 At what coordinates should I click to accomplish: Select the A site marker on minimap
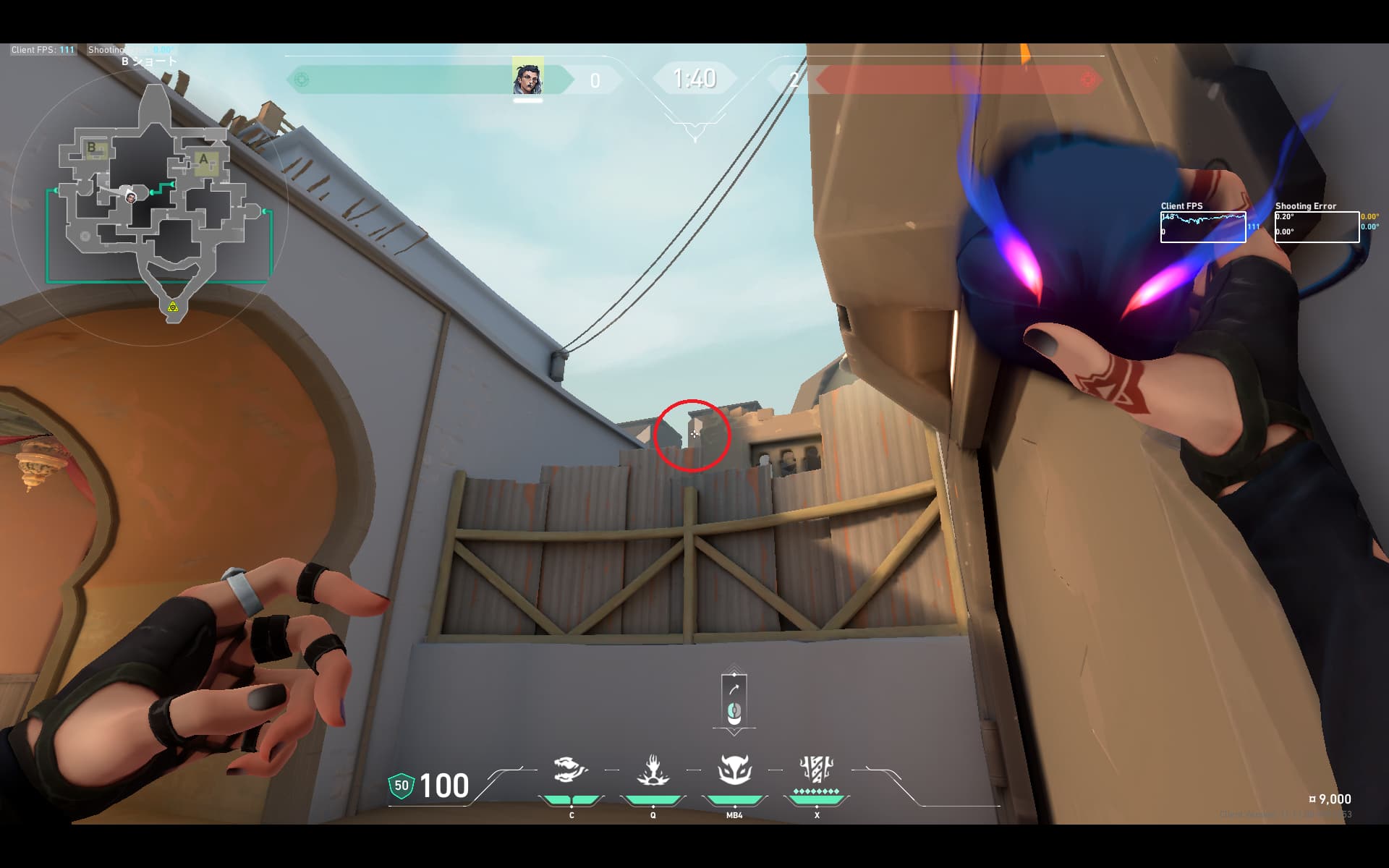pos(204,160)
